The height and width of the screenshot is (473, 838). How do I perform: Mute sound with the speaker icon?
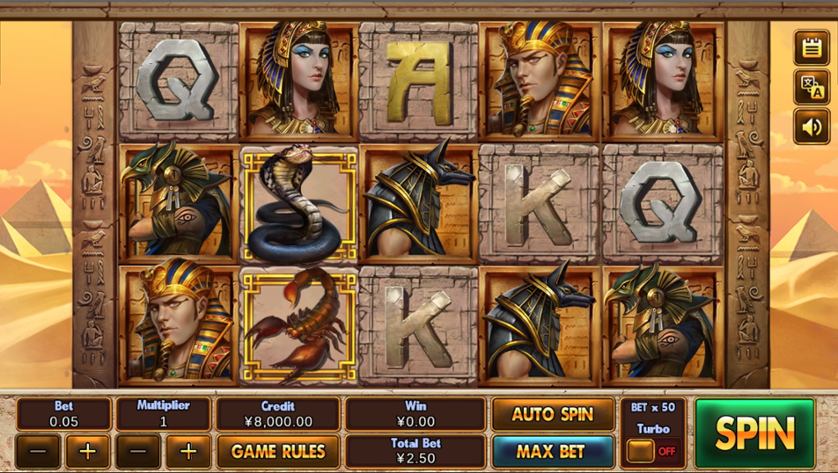click(x=811, y=127)
